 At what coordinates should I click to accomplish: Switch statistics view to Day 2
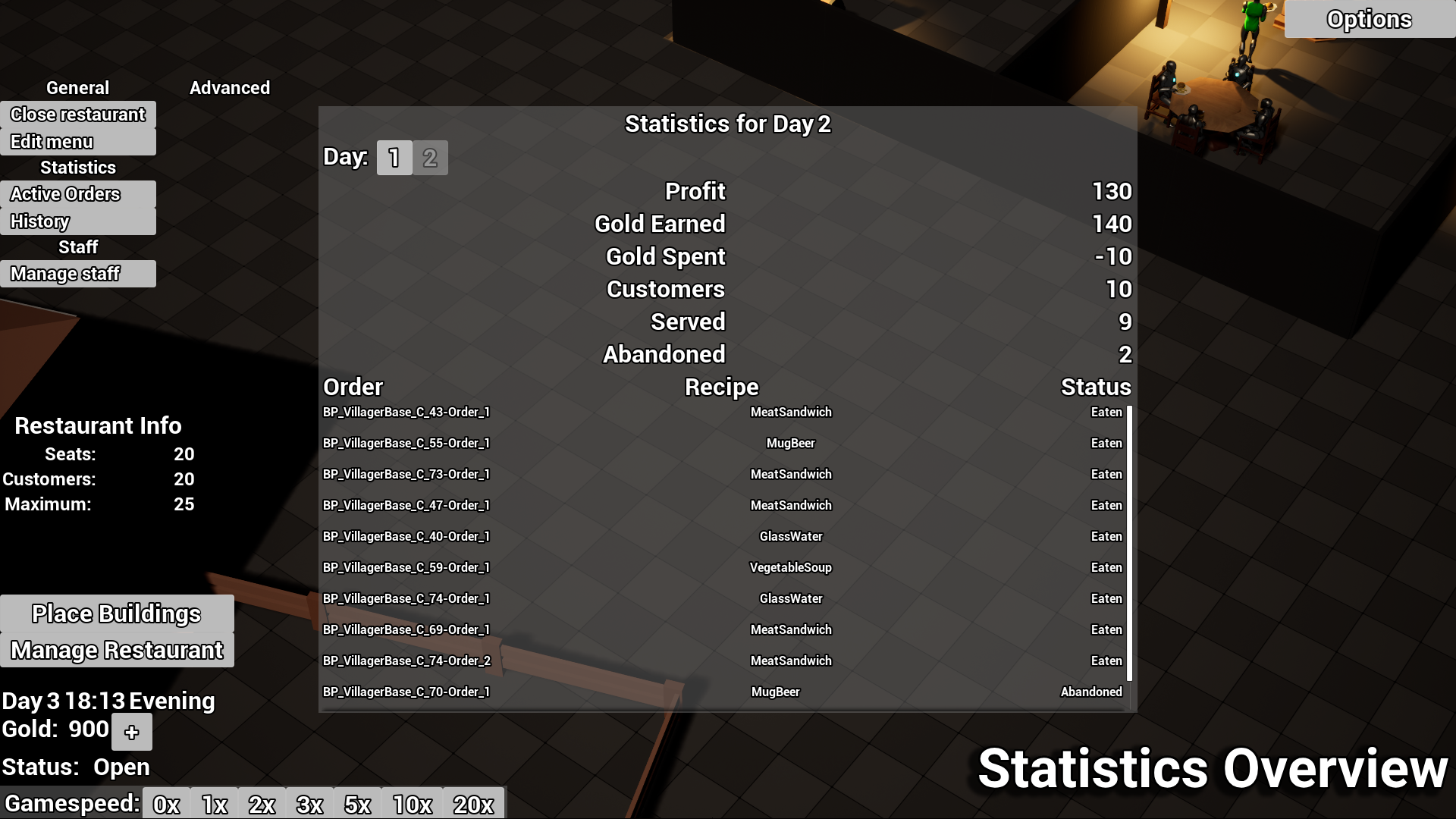click(431, 158)
